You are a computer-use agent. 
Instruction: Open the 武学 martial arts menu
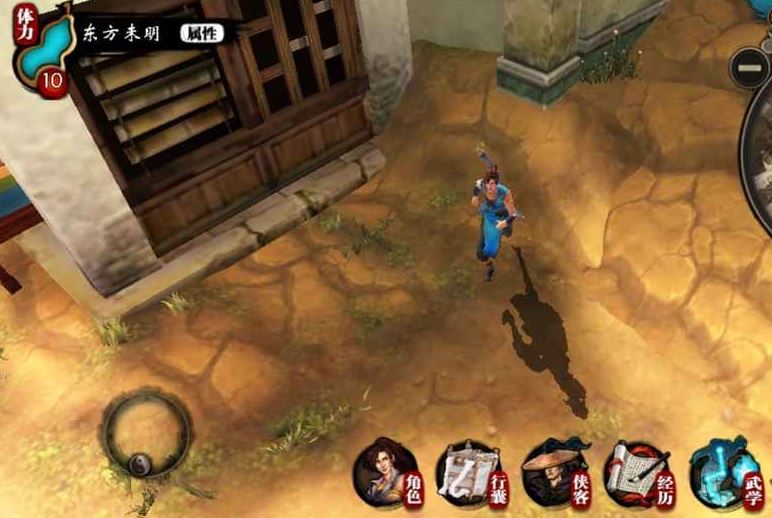[723, 474]
